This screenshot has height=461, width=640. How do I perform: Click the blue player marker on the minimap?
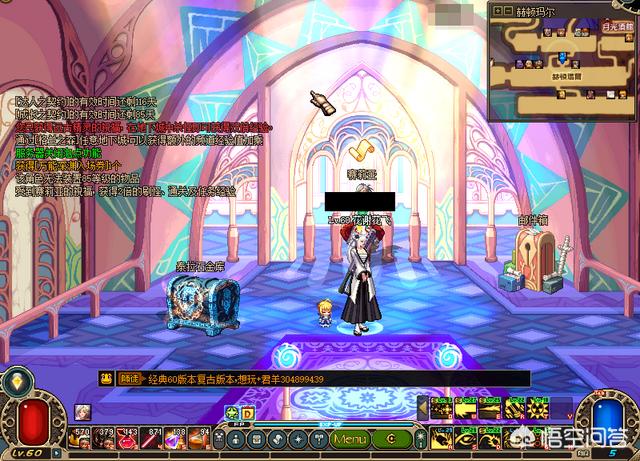tap(564, 56)
